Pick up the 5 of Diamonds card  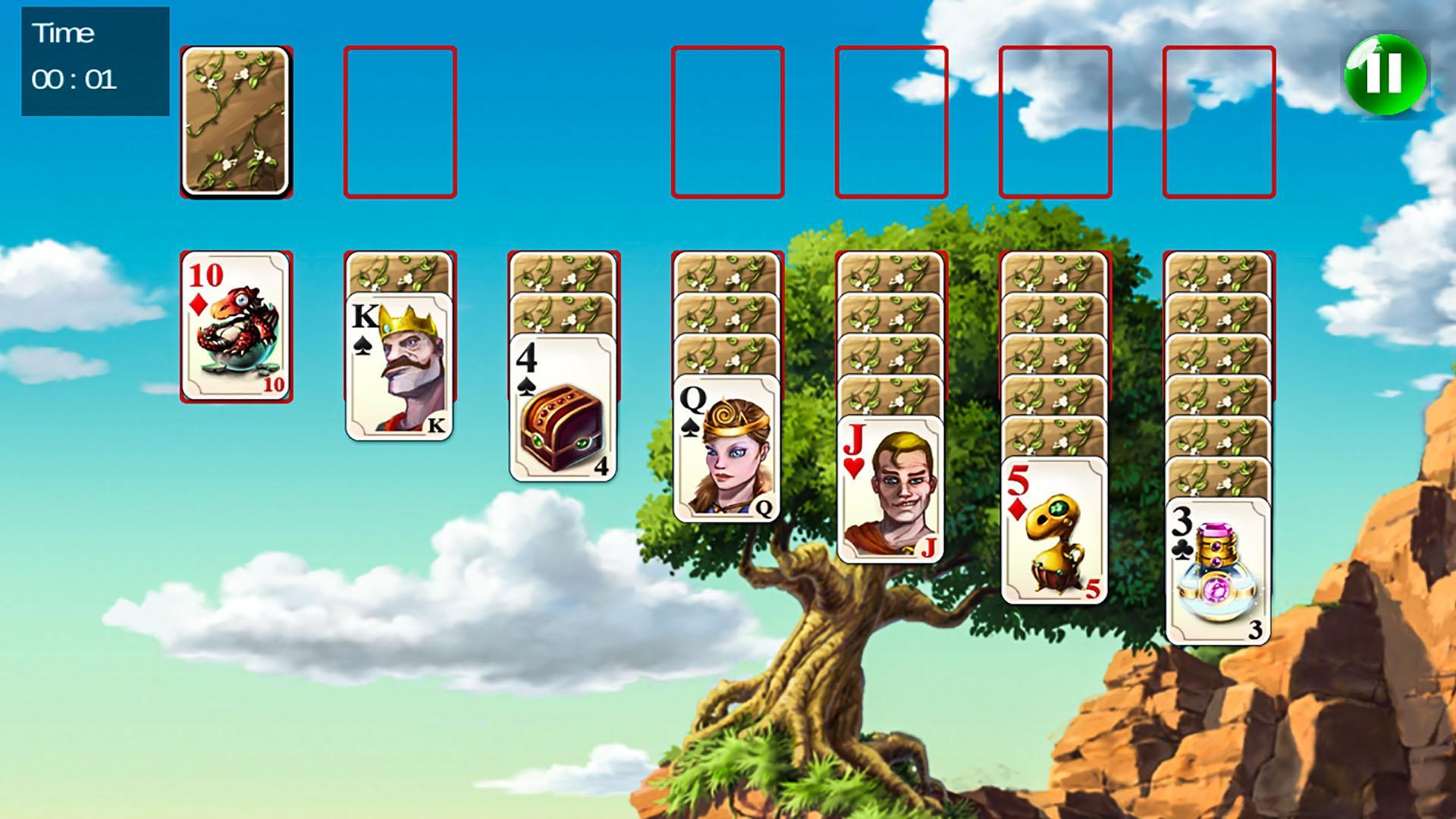1056,531
